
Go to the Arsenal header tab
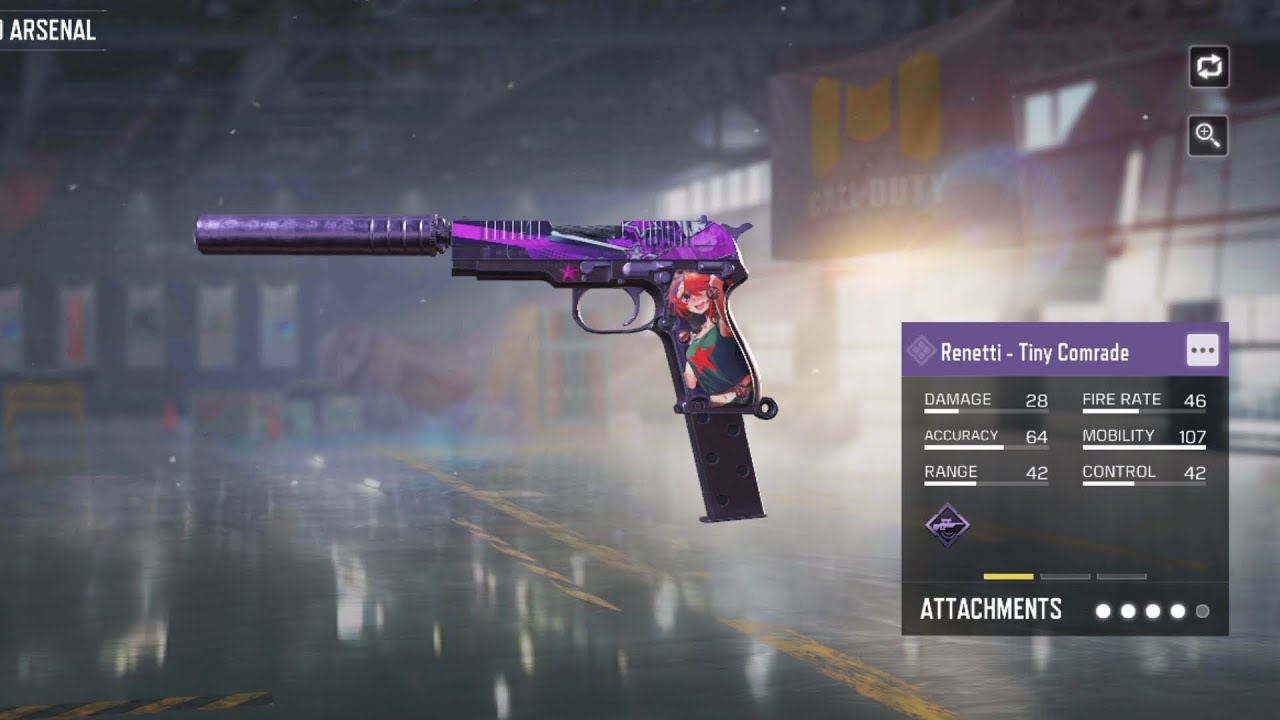pyautogui.click(x=50, y=30)
